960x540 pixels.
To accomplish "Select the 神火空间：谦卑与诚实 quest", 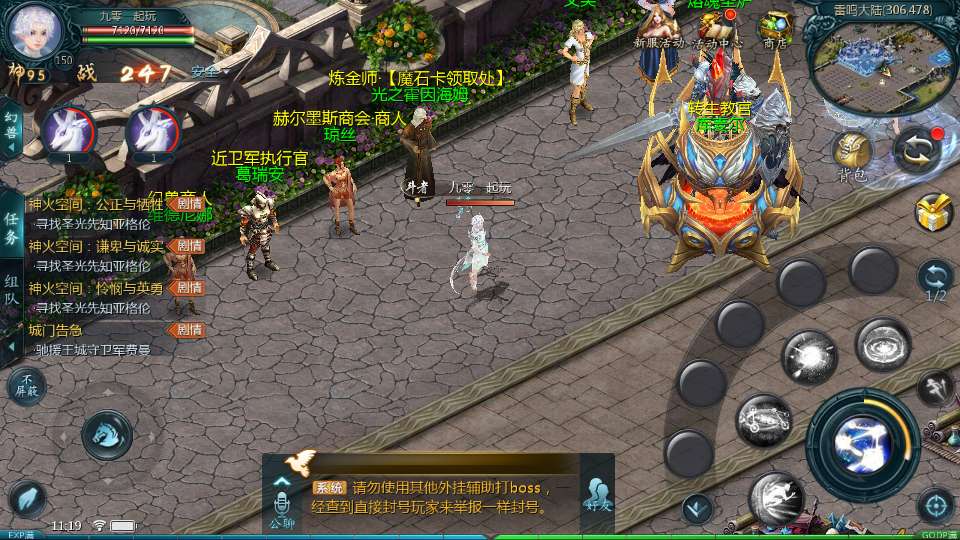I will click(x=95, y=246).
